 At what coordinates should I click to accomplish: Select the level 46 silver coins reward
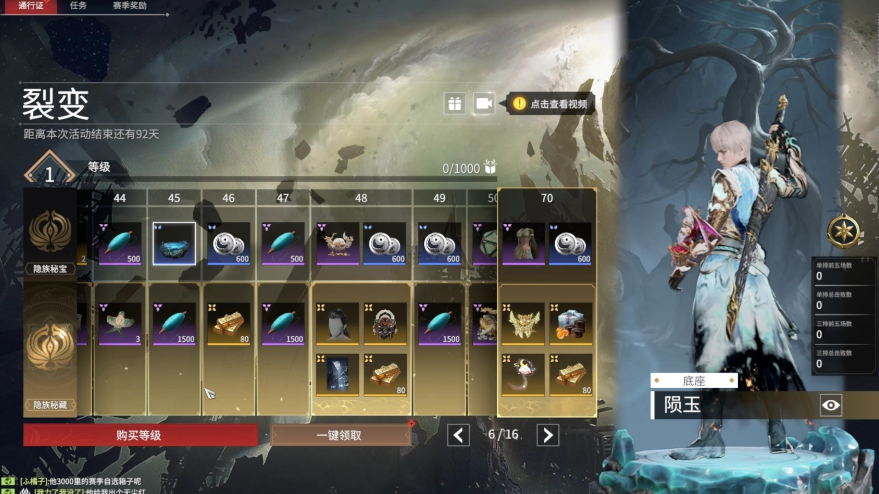pyautogui.click(x=228, y=243)
